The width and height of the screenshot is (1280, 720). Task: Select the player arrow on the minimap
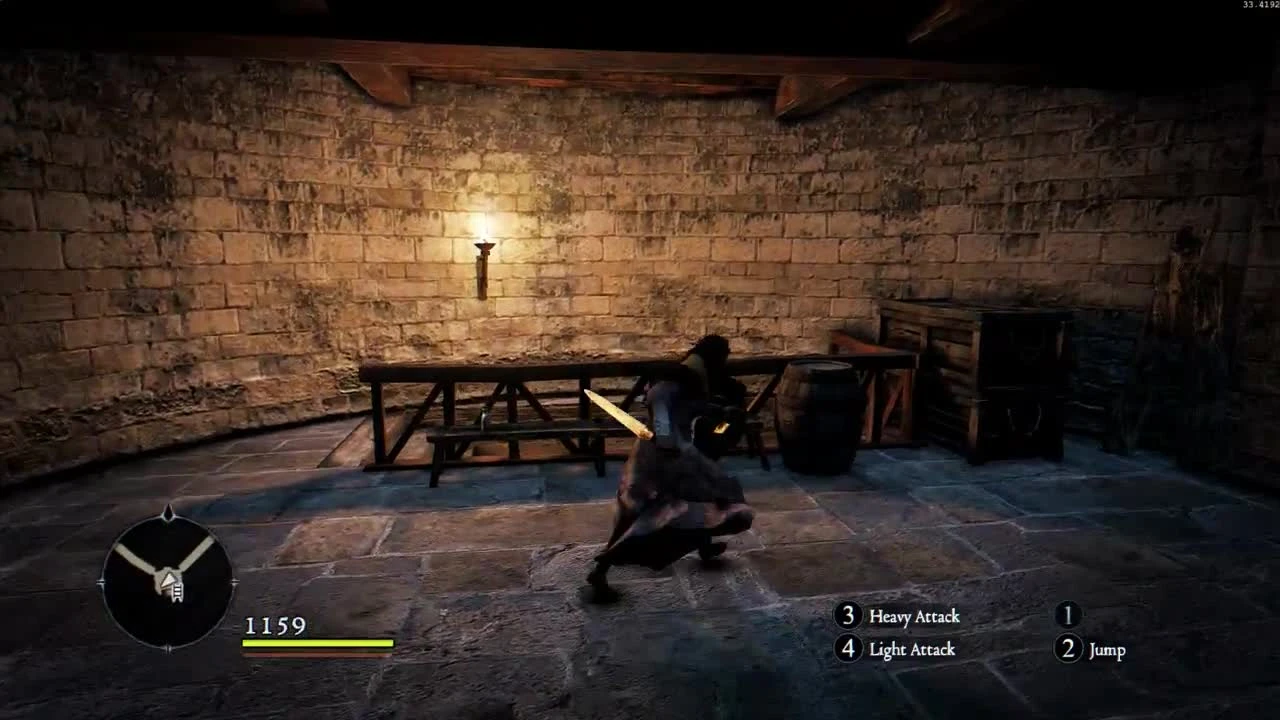[x=168, y=581]
